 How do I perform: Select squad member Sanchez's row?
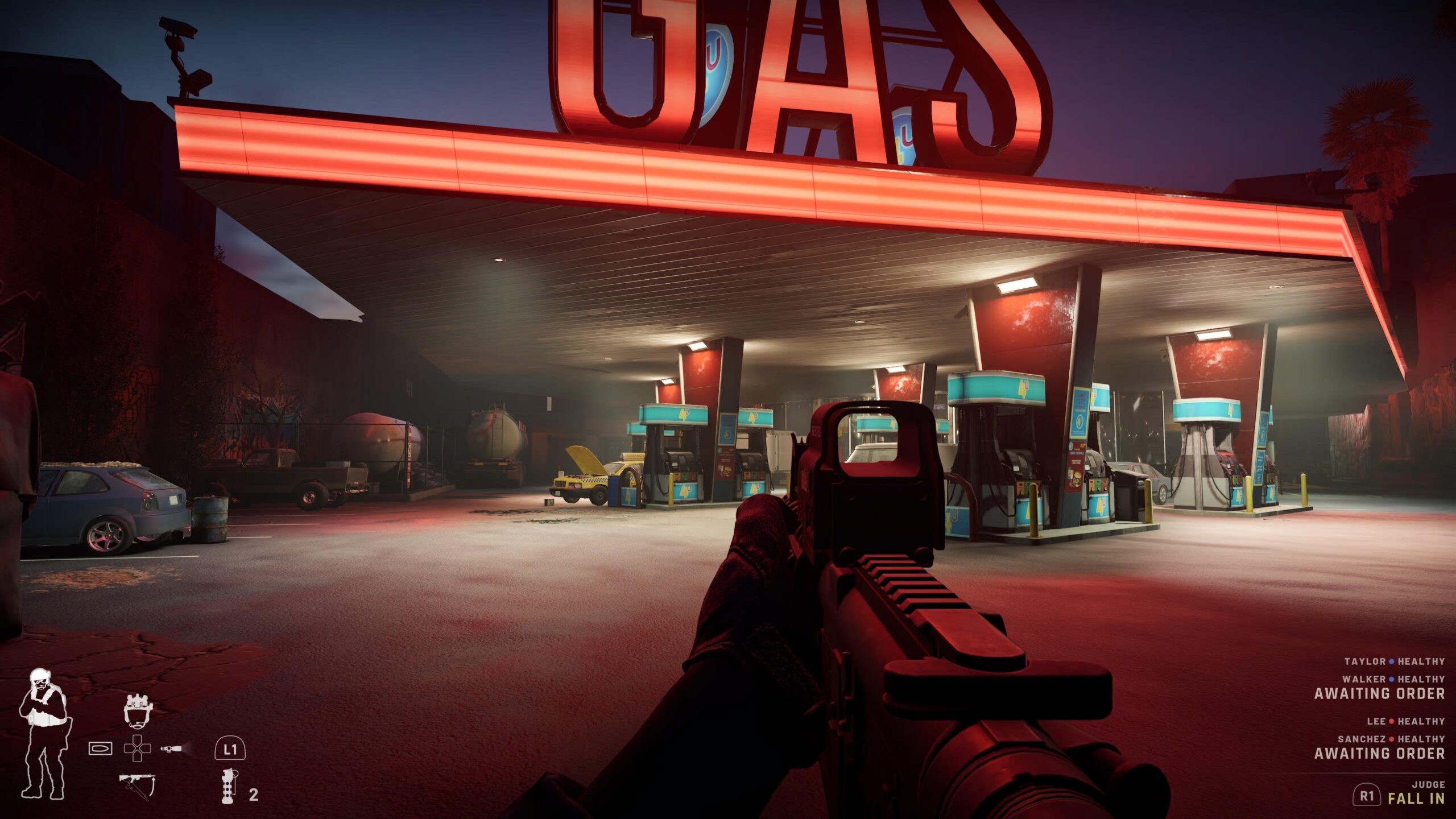[1391, 739]
